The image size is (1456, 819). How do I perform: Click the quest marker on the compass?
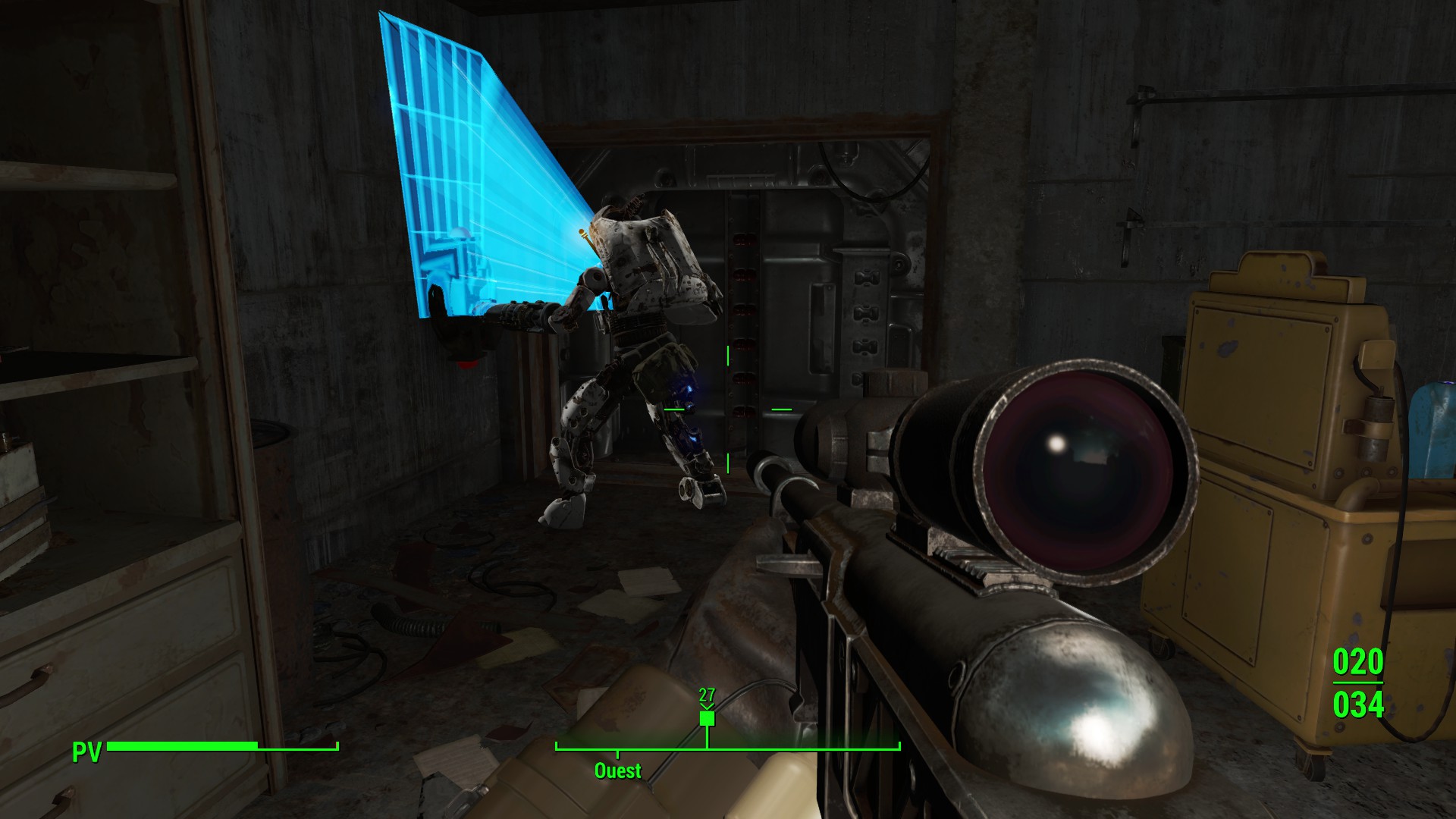(707, 717)
